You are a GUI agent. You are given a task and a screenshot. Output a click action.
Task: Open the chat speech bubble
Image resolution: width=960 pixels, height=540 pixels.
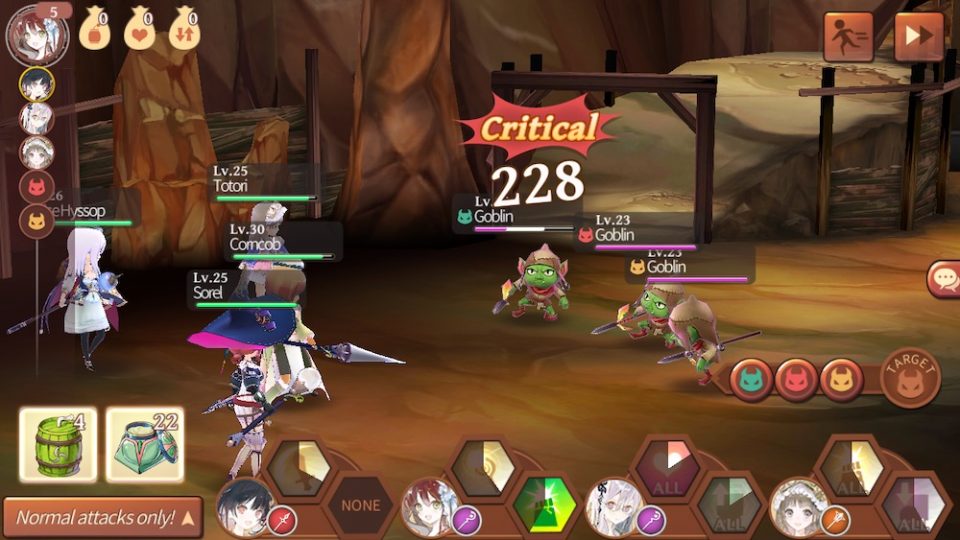[944, 279]
